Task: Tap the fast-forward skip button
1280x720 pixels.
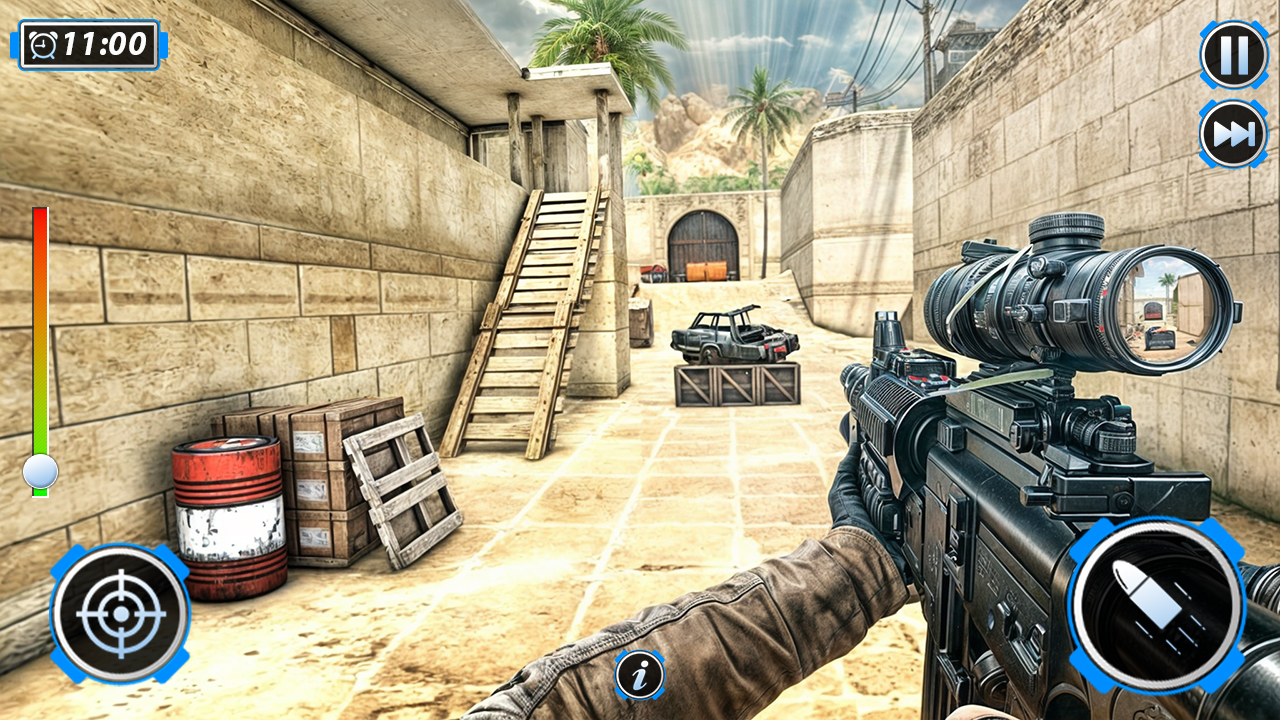Action: click(x=1232, y=130)
